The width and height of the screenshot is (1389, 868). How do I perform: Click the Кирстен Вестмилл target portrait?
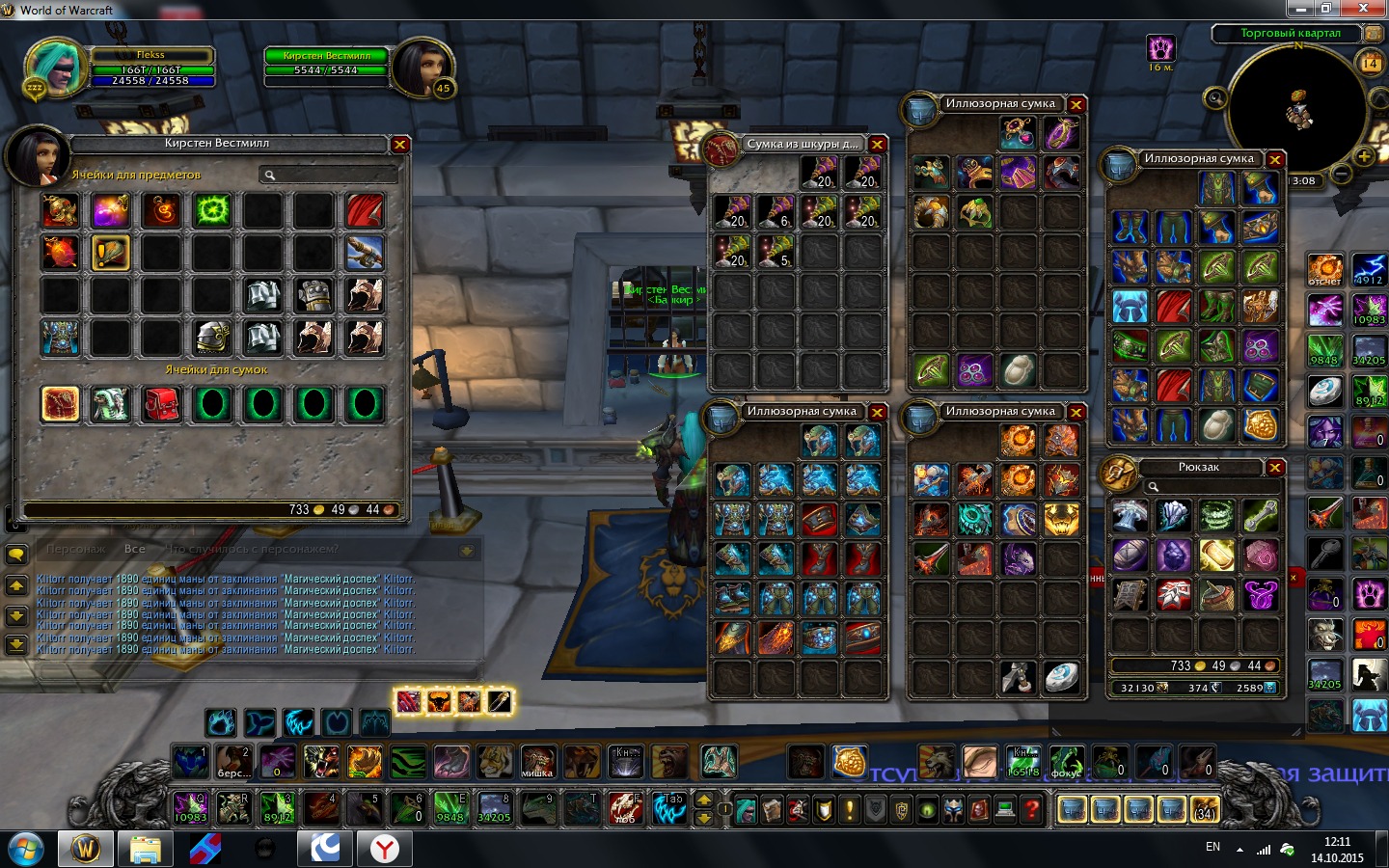[x=421, y=68]
